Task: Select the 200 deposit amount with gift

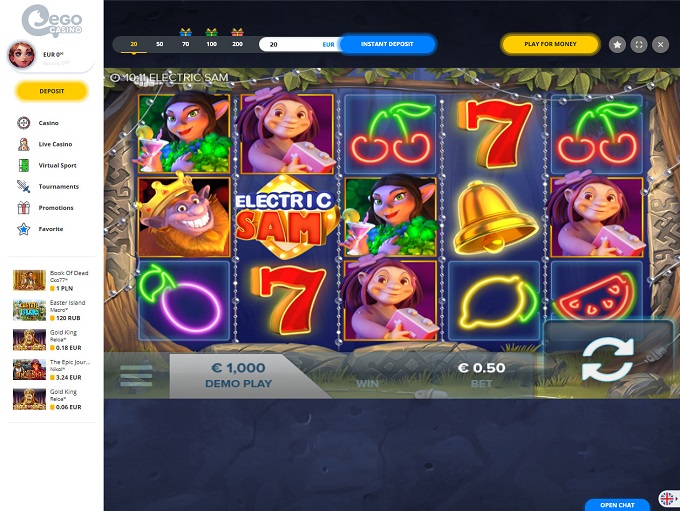Action: pos(237,44)
